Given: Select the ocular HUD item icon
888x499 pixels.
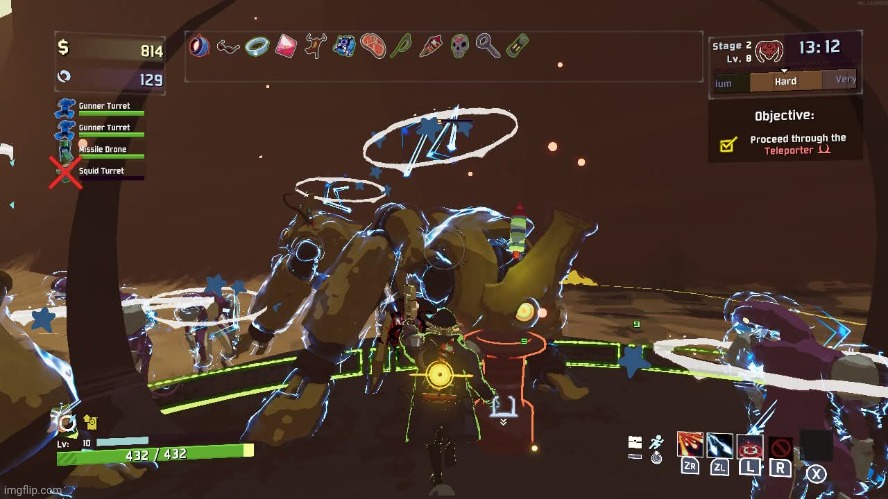Looking at the screenshot, I should pyautogui.click(x=200, y=46).
